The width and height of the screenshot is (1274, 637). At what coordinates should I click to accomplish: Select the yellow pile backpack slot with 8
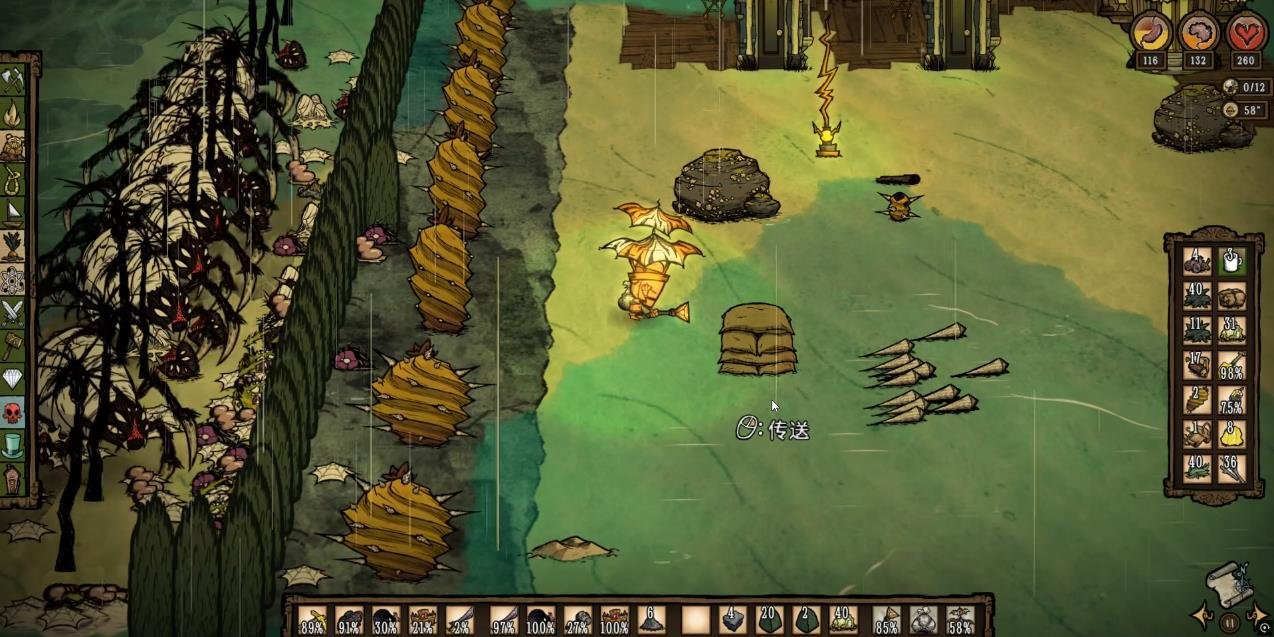tap(1232, 433)
